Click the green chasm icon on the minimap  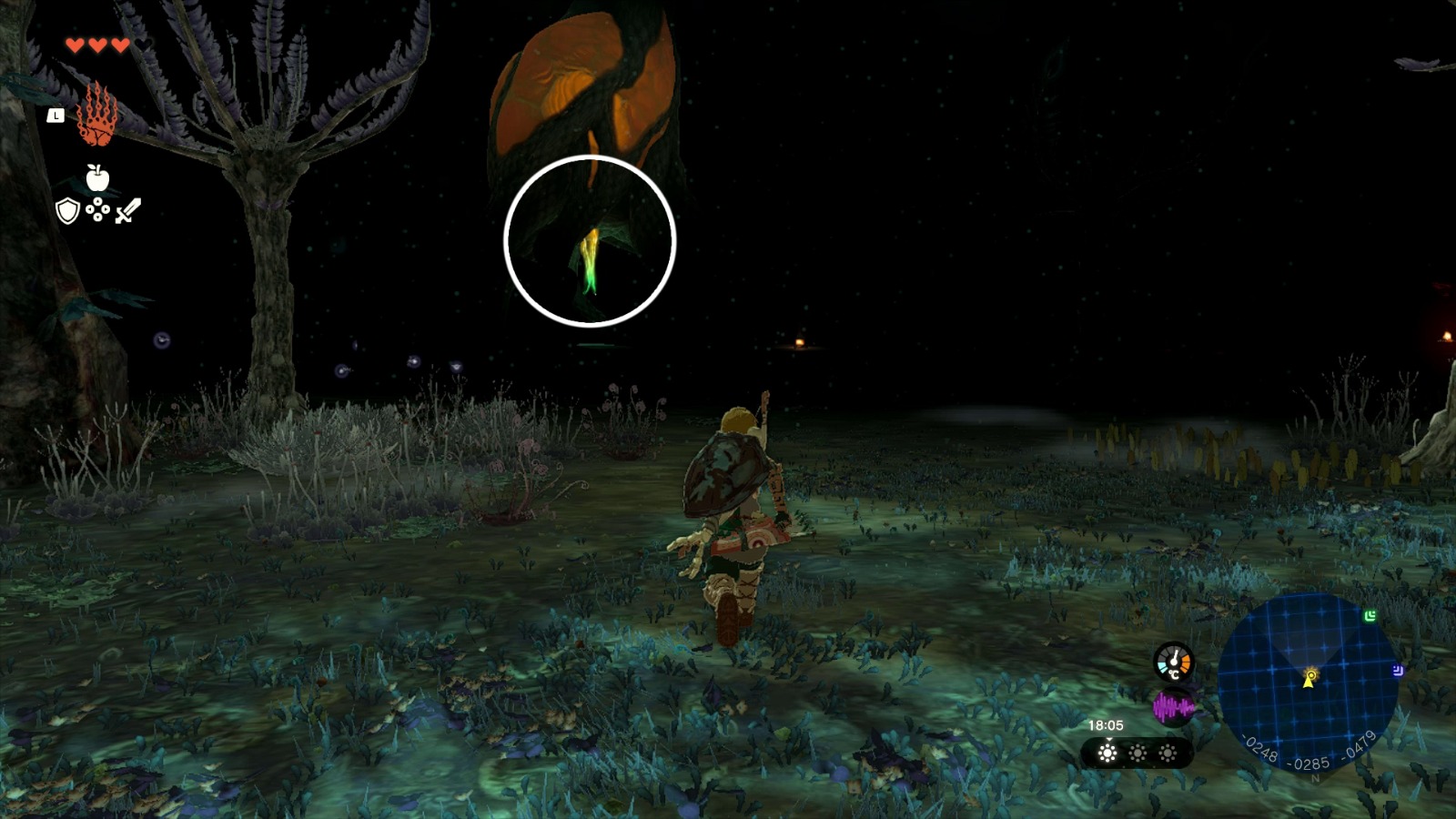click(1370, 615)
